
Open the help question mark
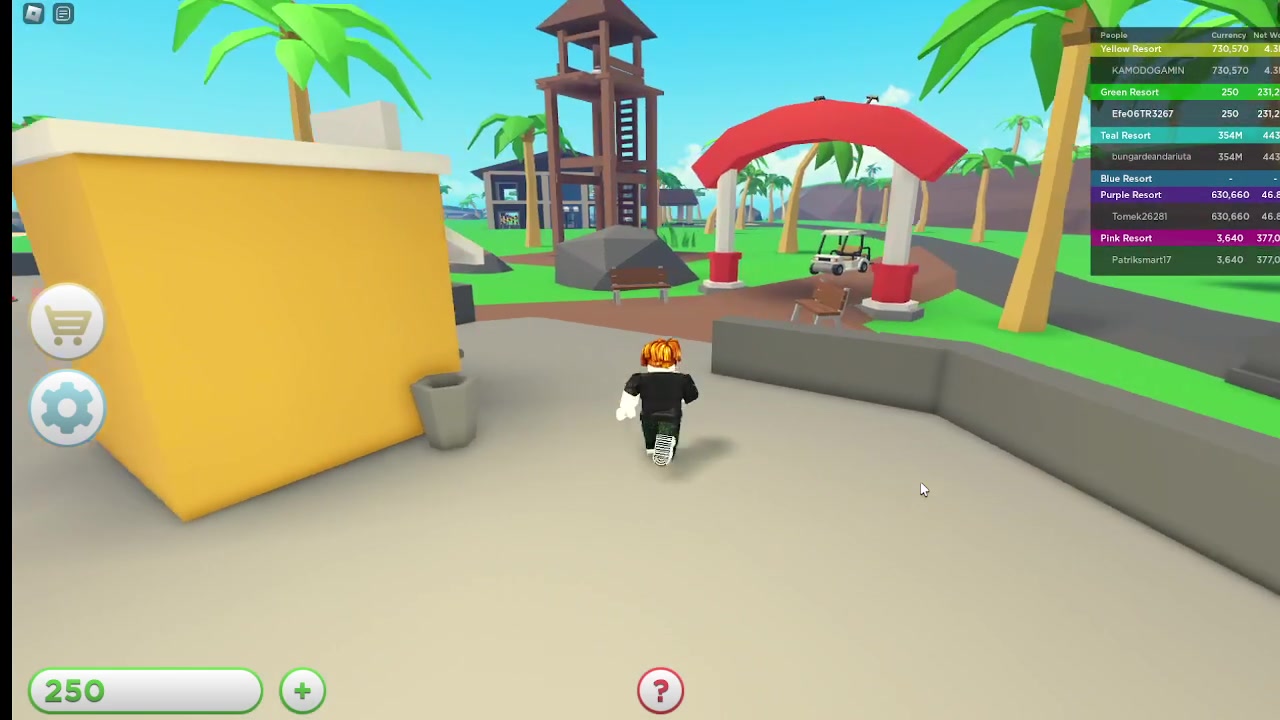click(660, 690)
